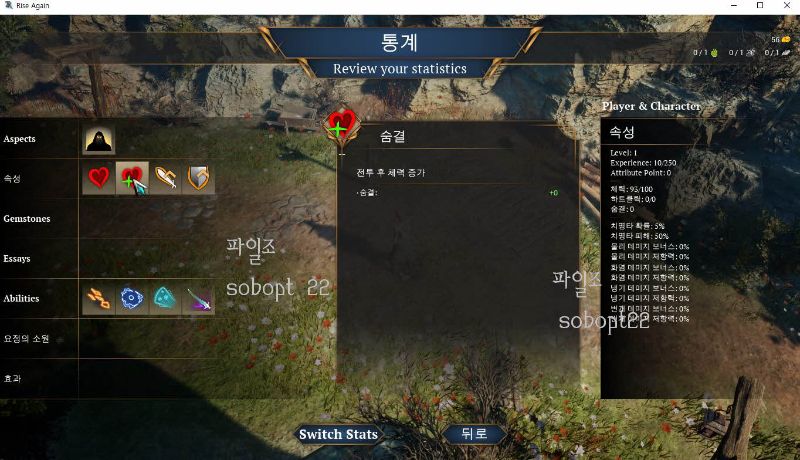Close the Rise Again window
This screenshot has width=800, height=460.
(x=785, y=6)
